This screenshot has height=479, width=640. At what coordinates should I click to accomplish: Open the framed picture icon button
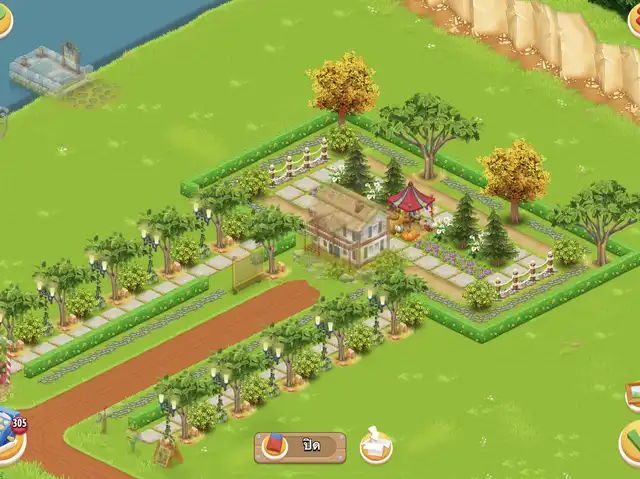[x=632, y=394]
